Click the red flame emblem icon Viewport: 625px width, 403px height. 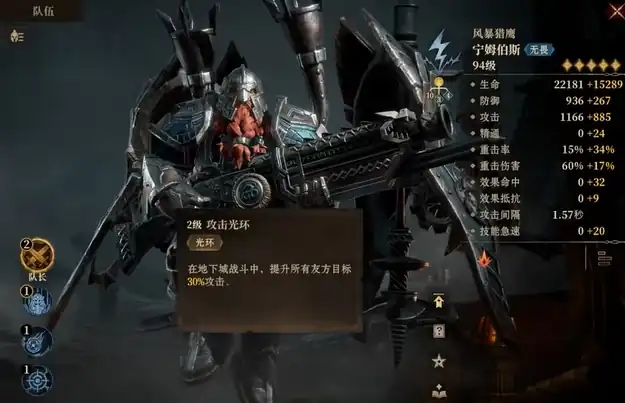tap(485, 258)
